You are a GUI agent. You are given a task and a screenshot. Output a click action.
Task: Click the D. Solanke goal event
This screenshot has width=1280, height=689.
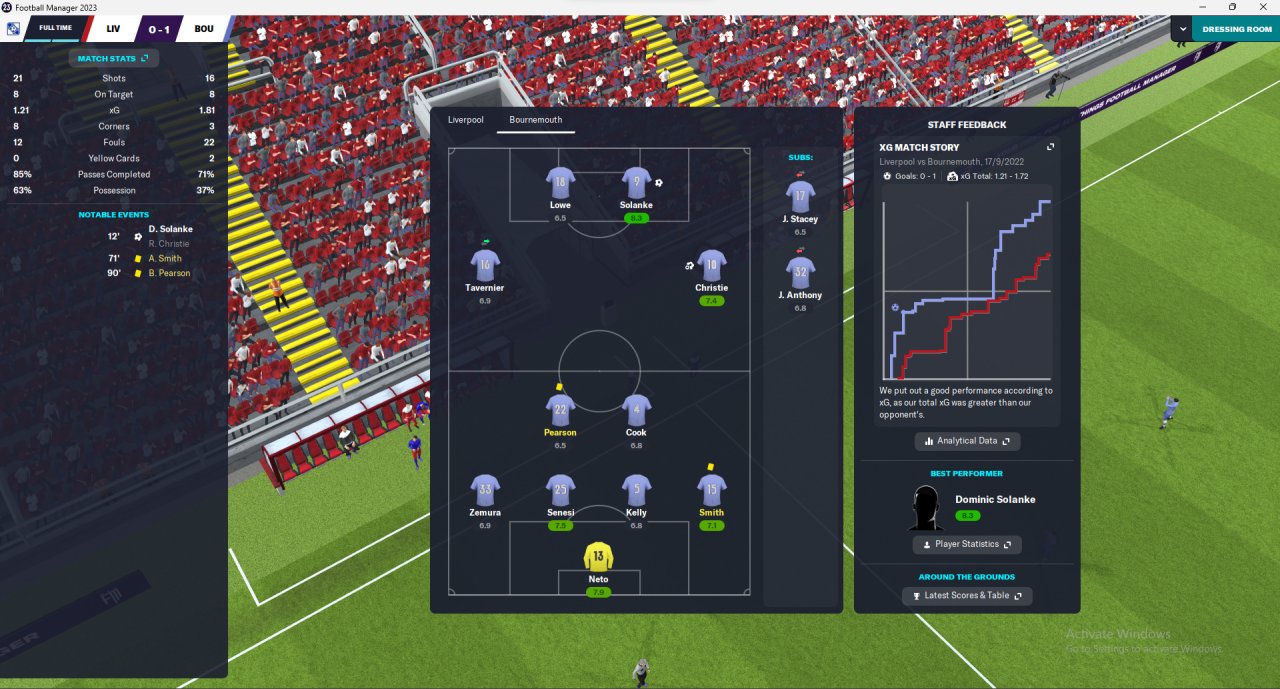tap(170, 229)
